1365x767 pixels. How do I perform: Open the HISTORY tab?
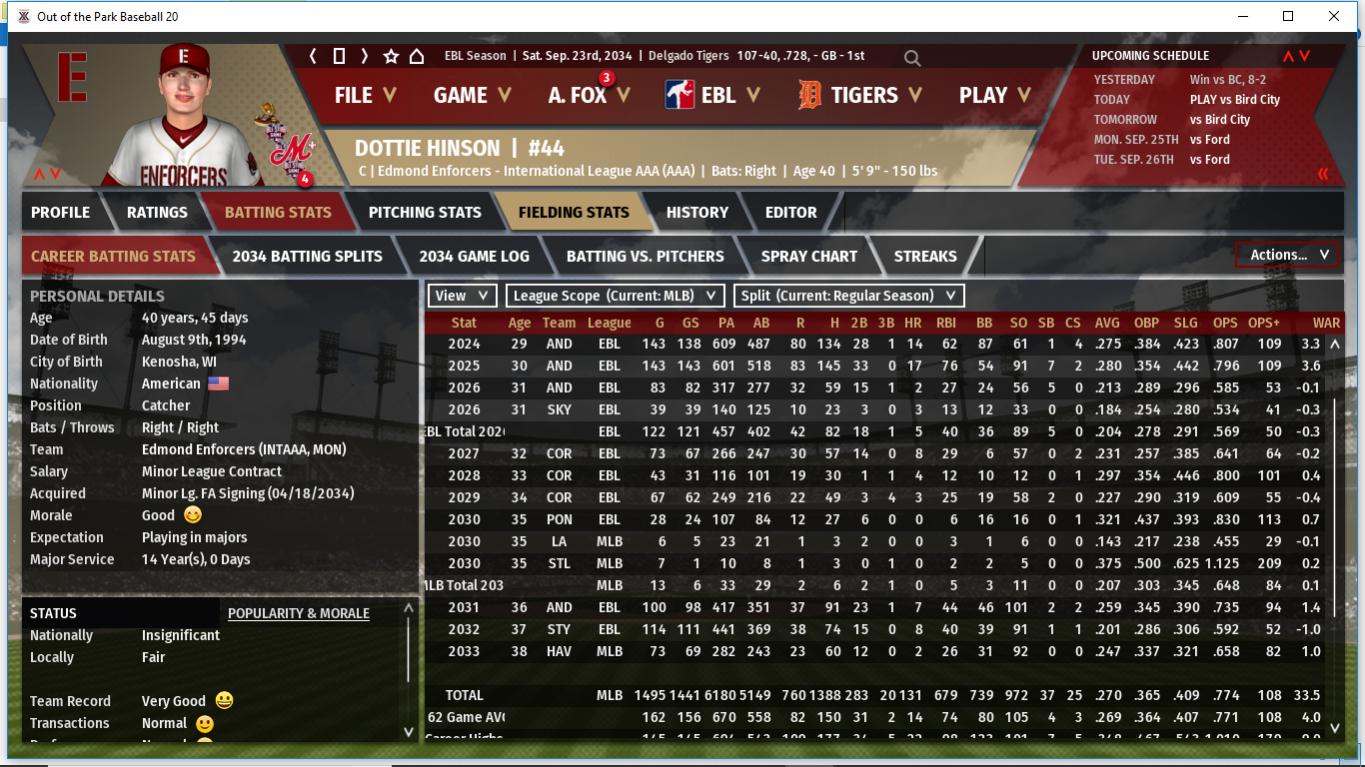[697, 212]
